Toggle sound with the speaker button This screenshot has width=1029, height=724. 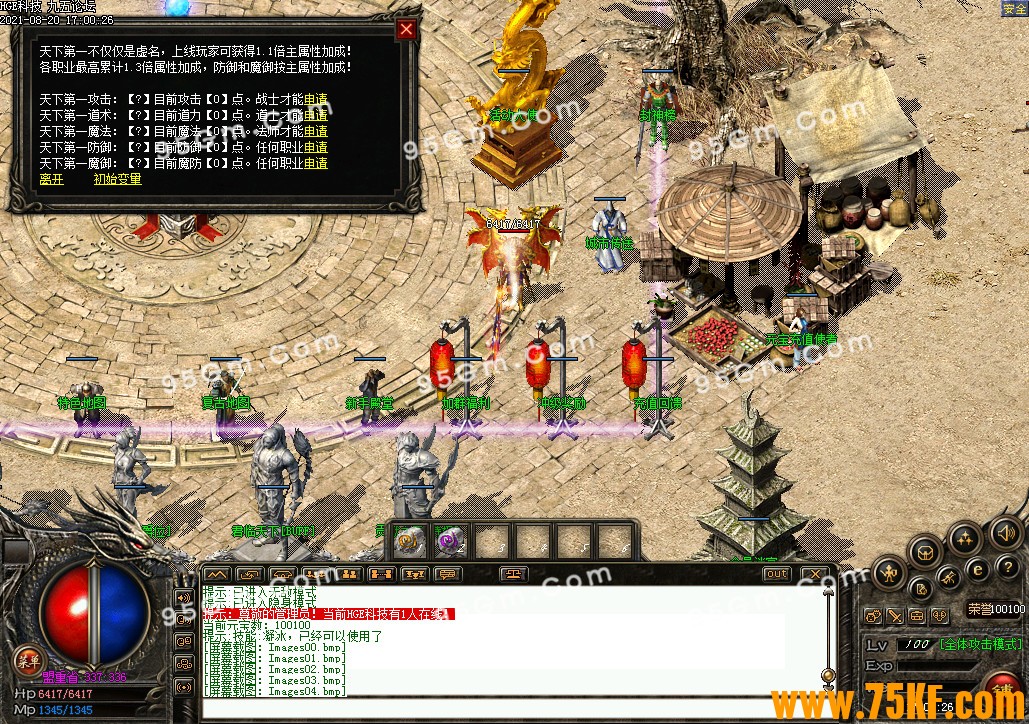1005,533
